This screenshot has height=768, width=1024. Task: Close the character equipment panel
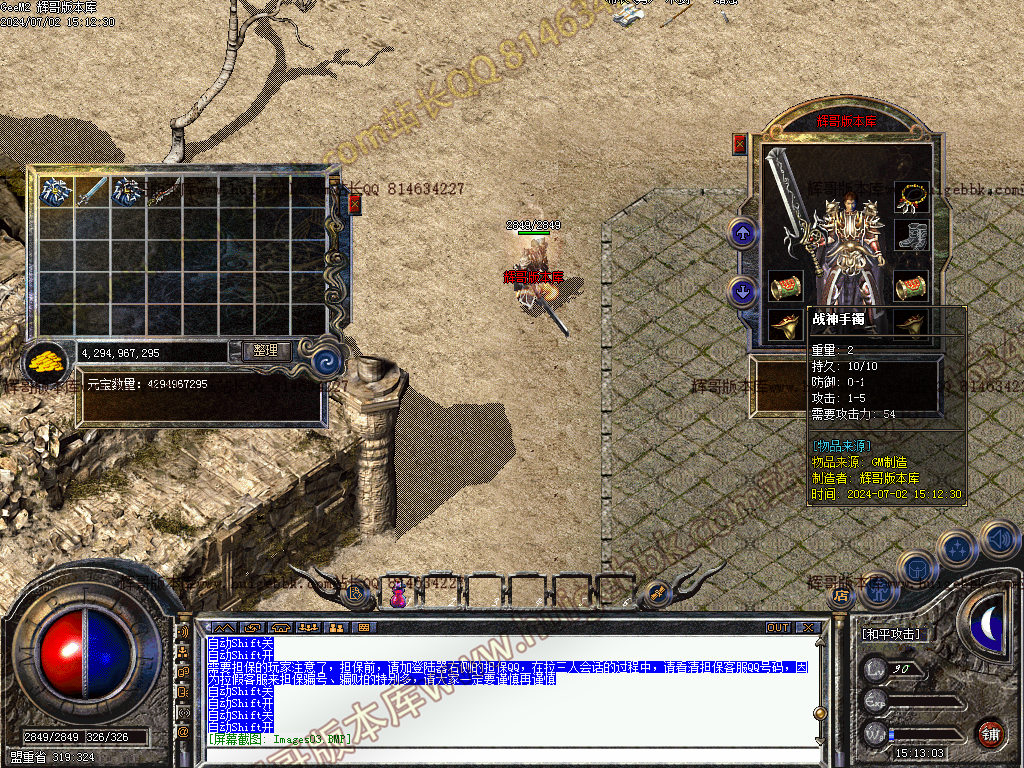point(740,143)
